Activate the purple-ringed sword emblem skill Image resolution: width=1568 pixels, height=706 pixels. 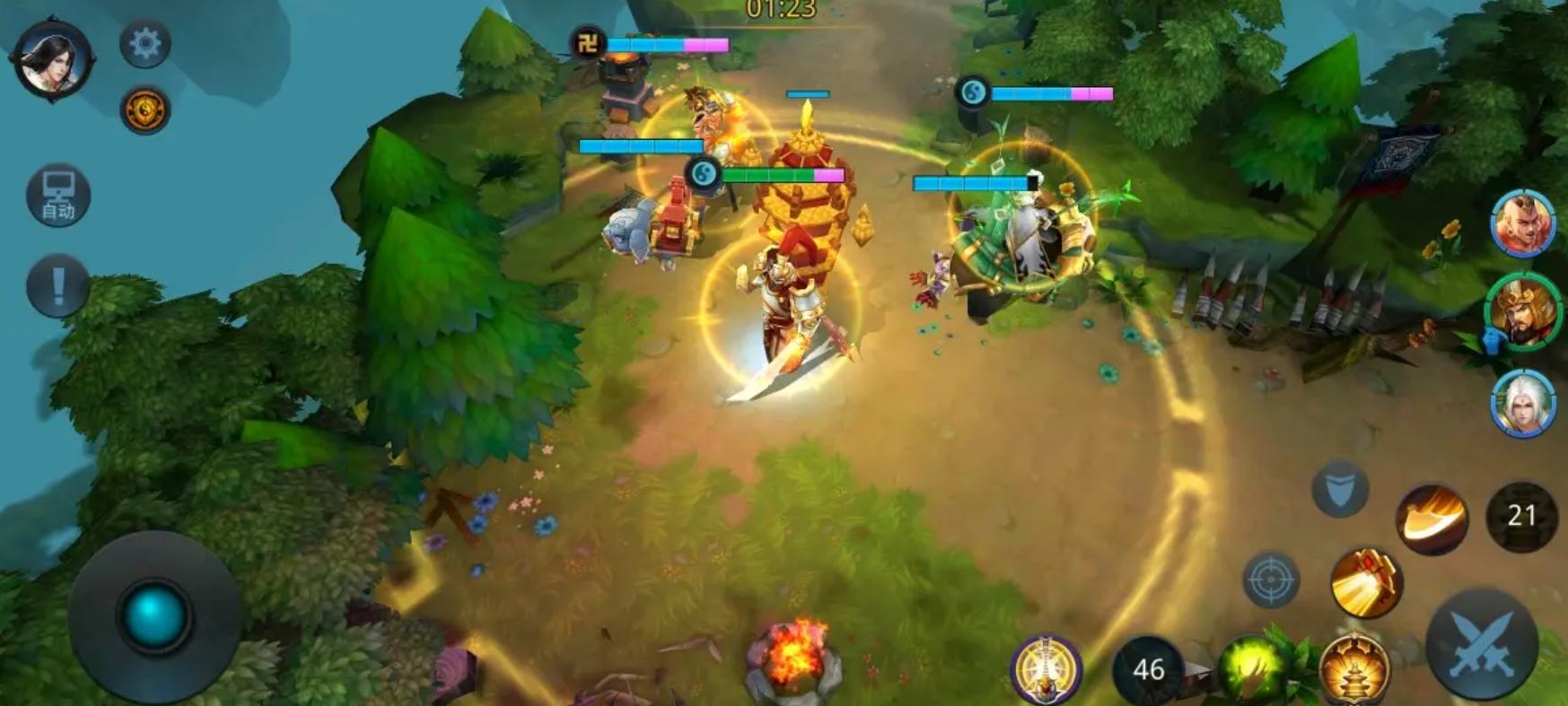1046,669
